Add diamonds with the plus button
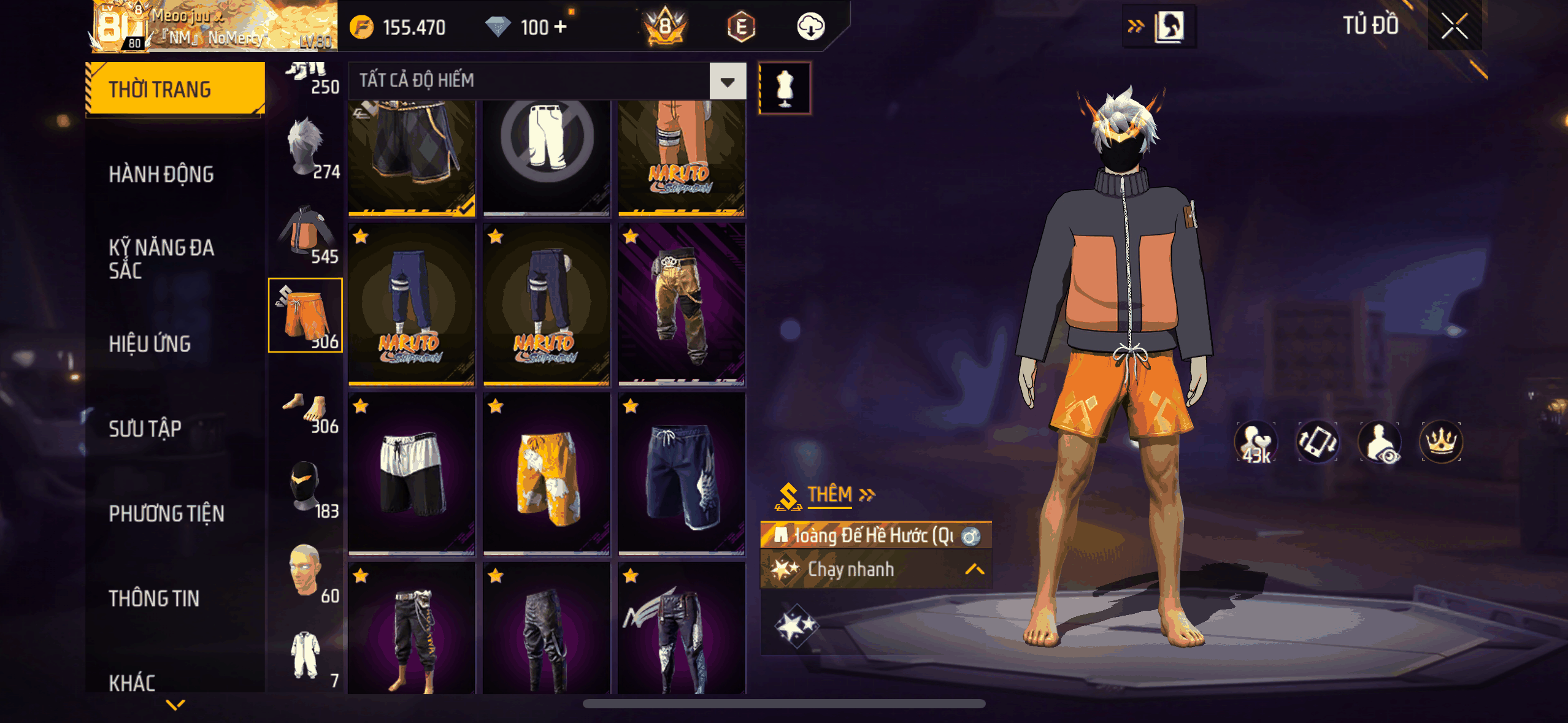 pyautogui.click(x=560, y=27)
